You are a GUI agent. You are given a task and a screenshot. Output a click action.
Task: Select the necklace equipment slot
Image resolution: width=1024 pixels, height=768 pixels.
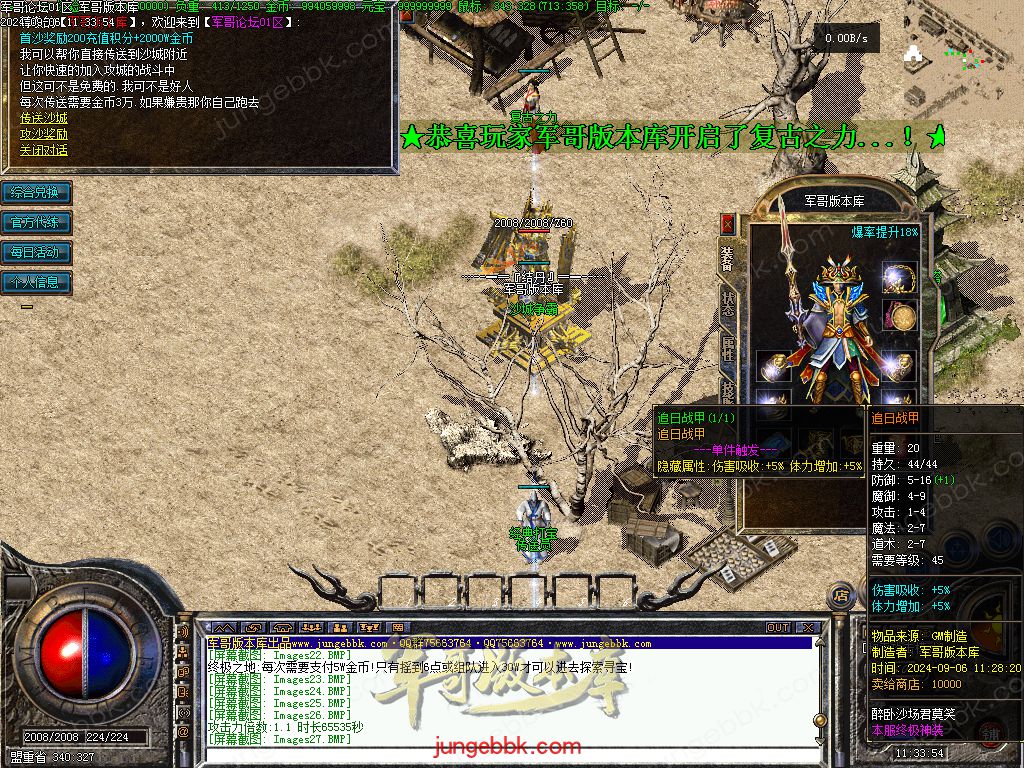coord(899,277)
